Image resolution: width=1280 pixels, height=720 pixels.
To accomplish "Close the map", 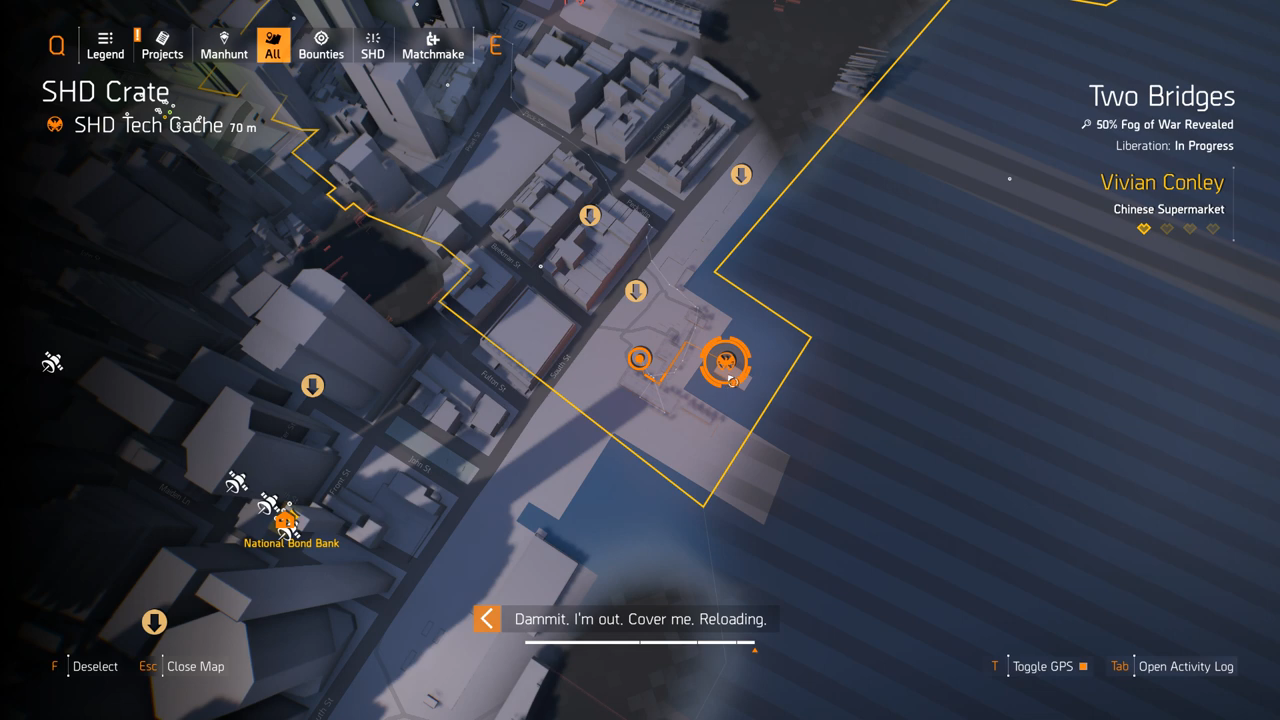I will tap(195, 666).
